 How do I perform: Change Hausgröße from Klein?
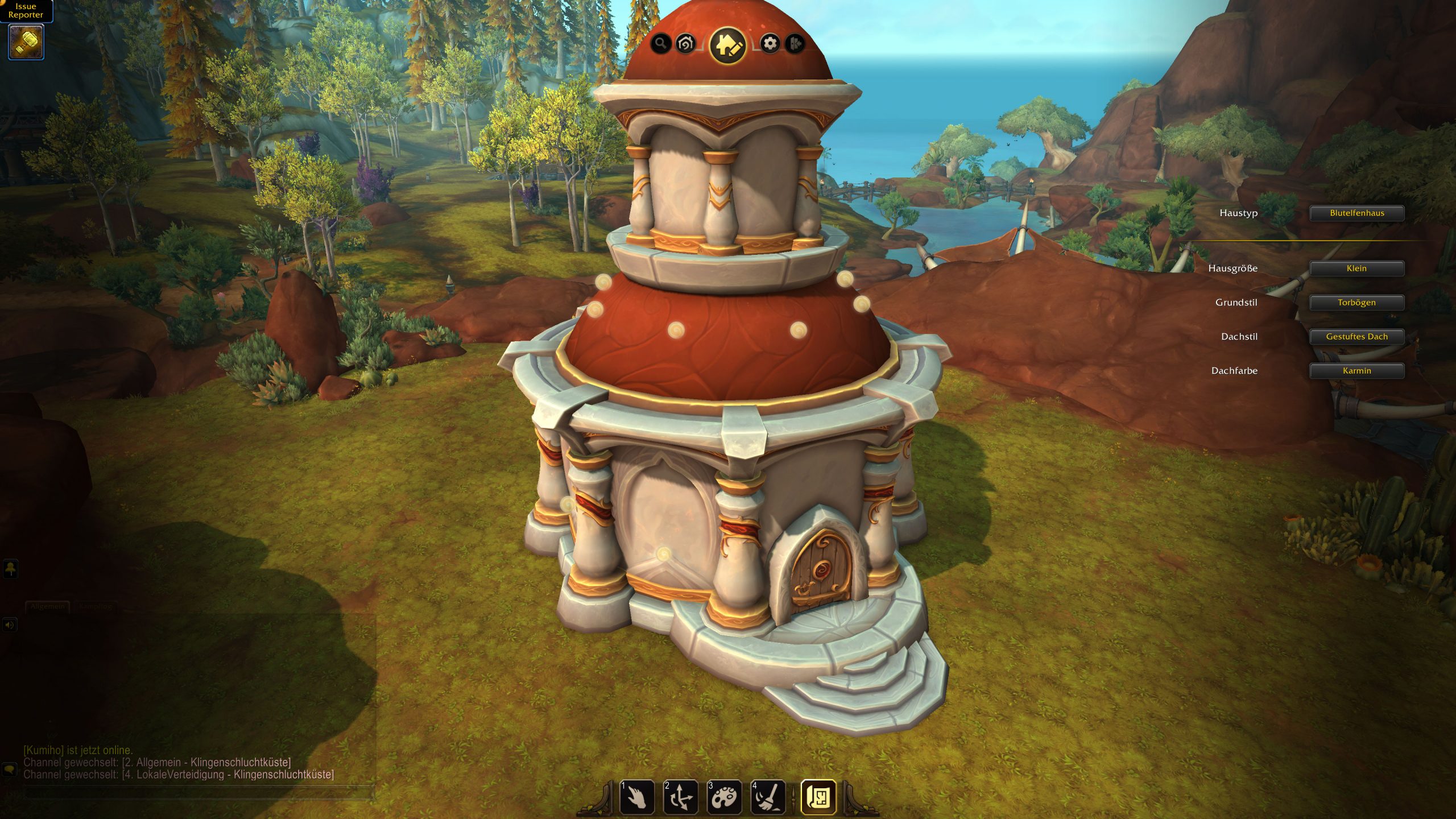1356,268
